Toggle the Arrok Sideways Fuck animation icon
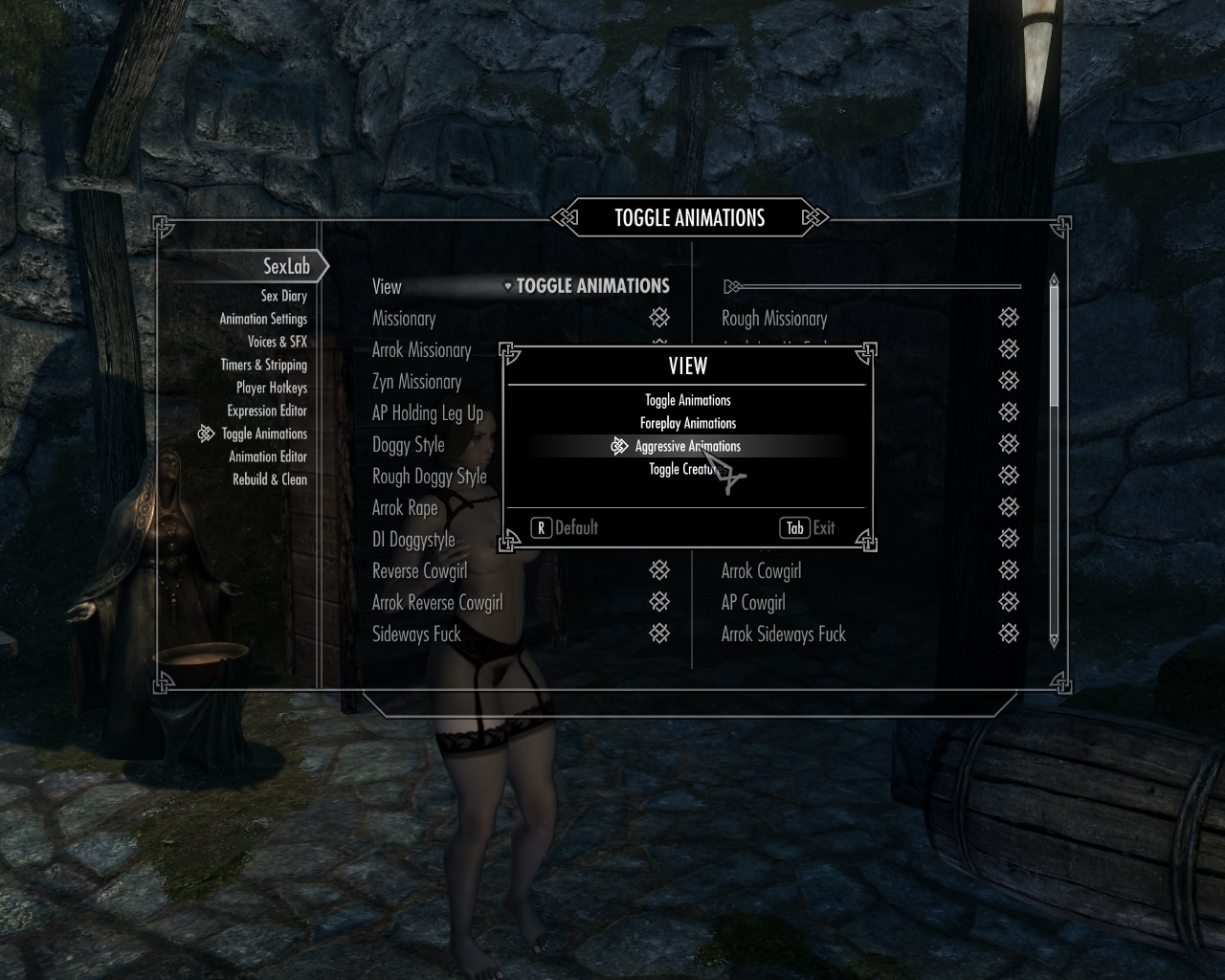The height and width of the screenshot is (980, 1225). [1009, 634]
